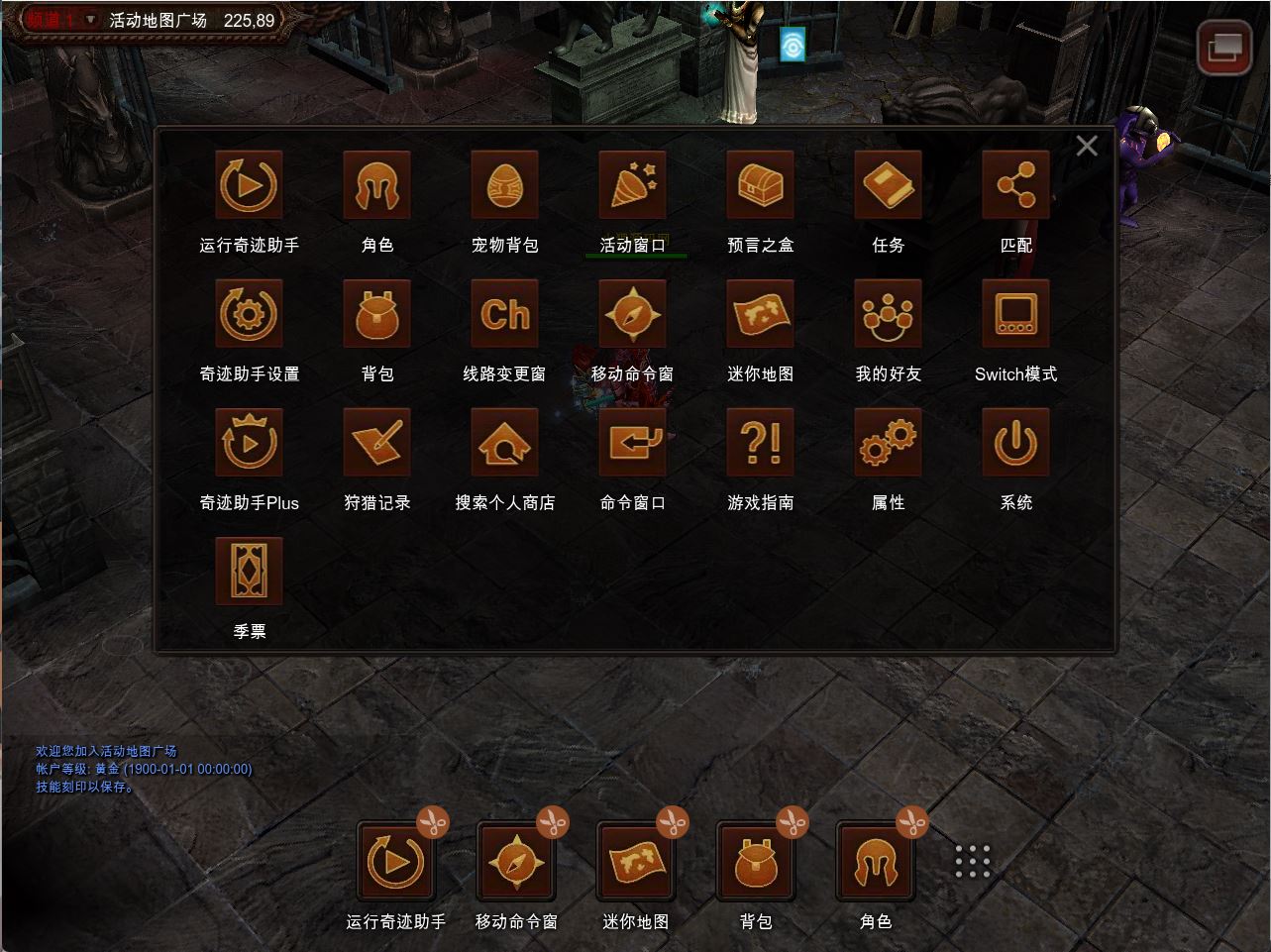Open the Season Pass (季票) icon
Viewport: 1271px width, 952px height.
tap(250, 572)
